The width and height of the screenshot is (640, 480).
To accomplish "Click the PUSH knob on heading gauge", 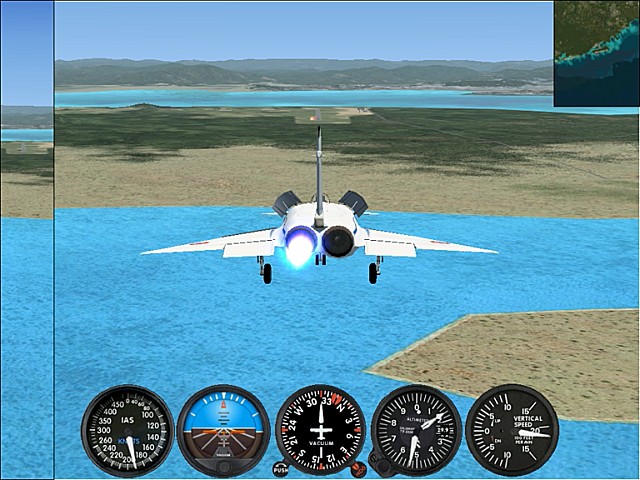I will tap(280, 468).
